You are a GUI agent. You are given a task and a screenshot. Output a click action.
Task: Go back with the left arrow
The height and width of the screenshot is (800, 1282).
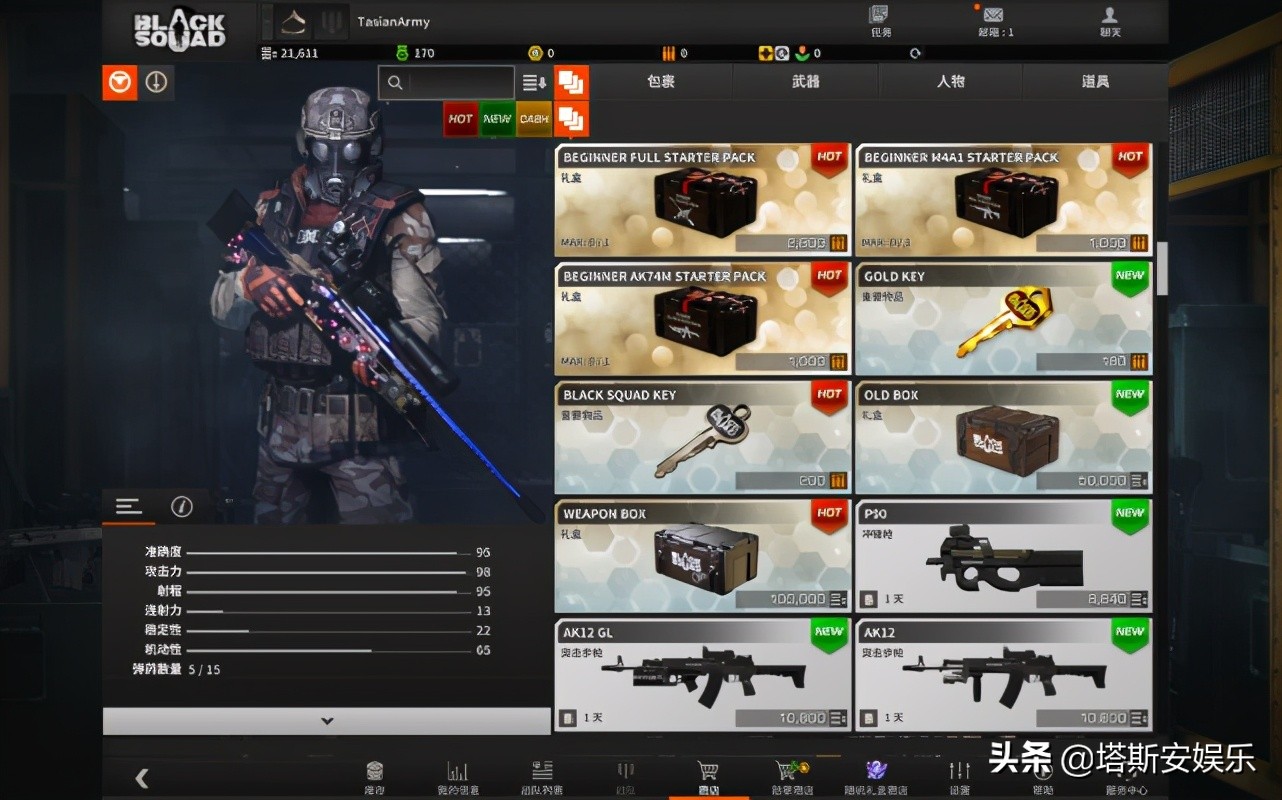(x=142, y=777)
